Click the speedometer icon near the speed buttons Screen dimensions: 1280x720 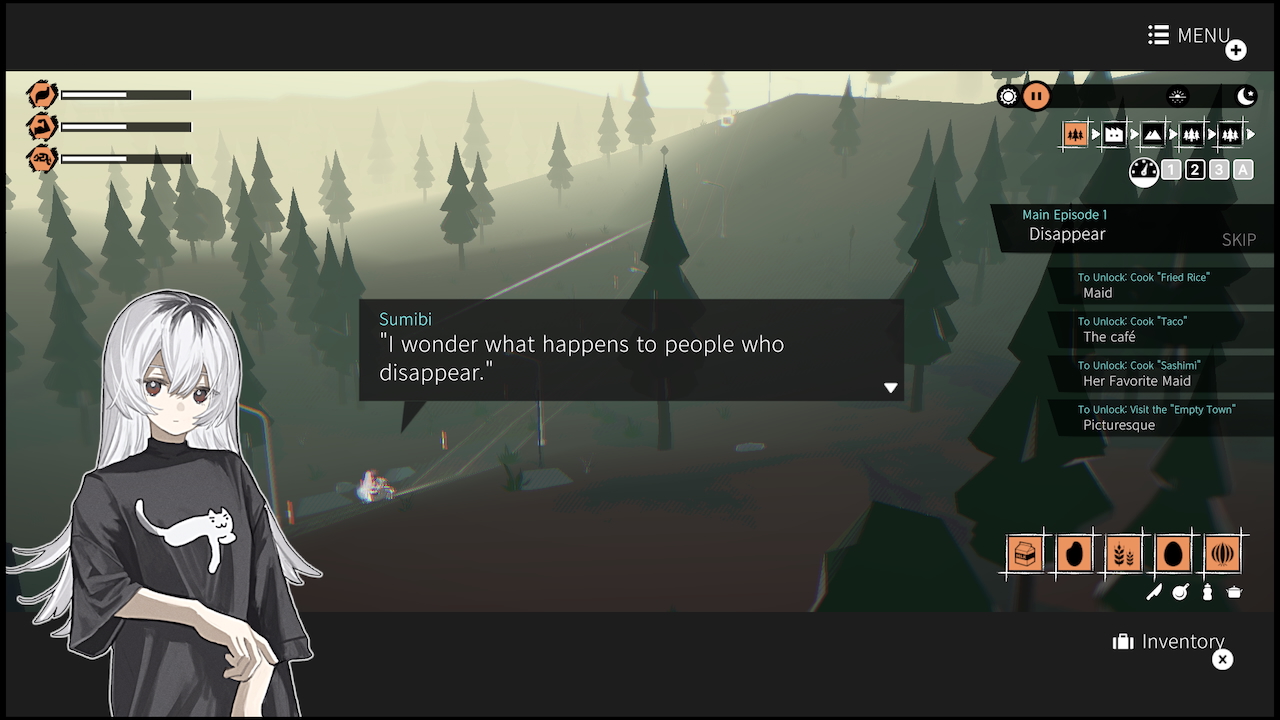1143,170
